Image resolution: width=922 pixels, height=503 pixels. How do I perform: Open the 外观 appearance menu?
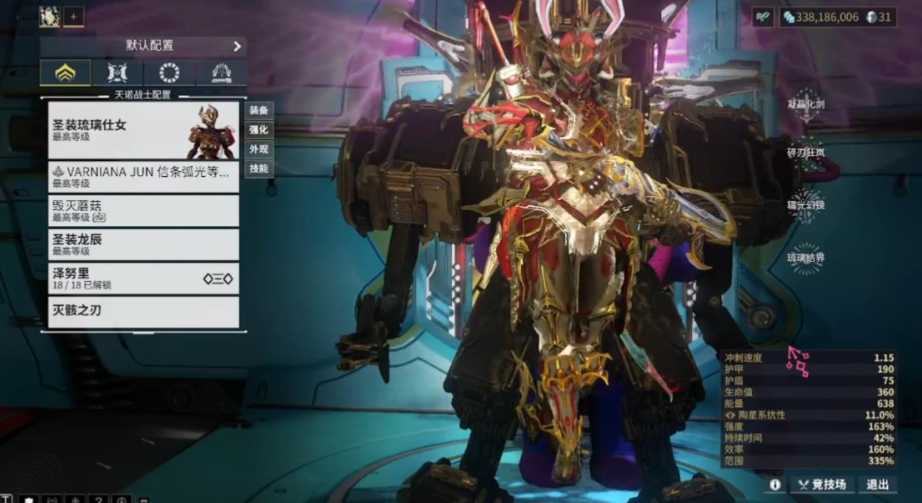259,150
